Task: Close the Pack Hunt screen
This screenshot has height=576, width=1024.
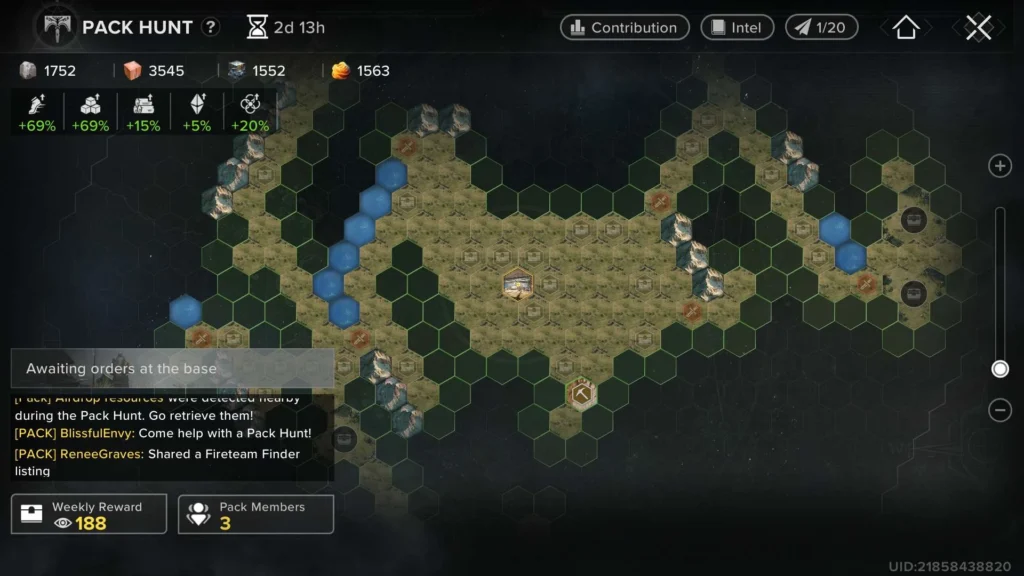Action: click(x=978, y=28)
